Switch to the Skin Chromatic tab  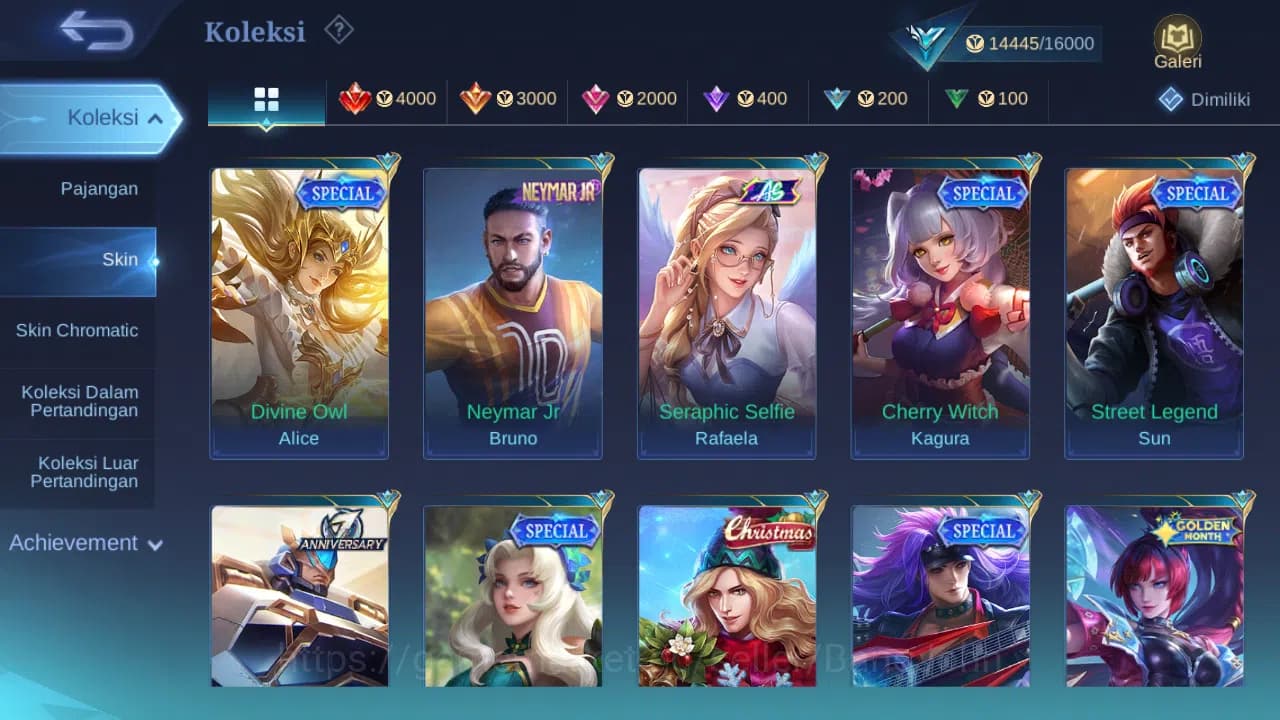pos(79,330)
